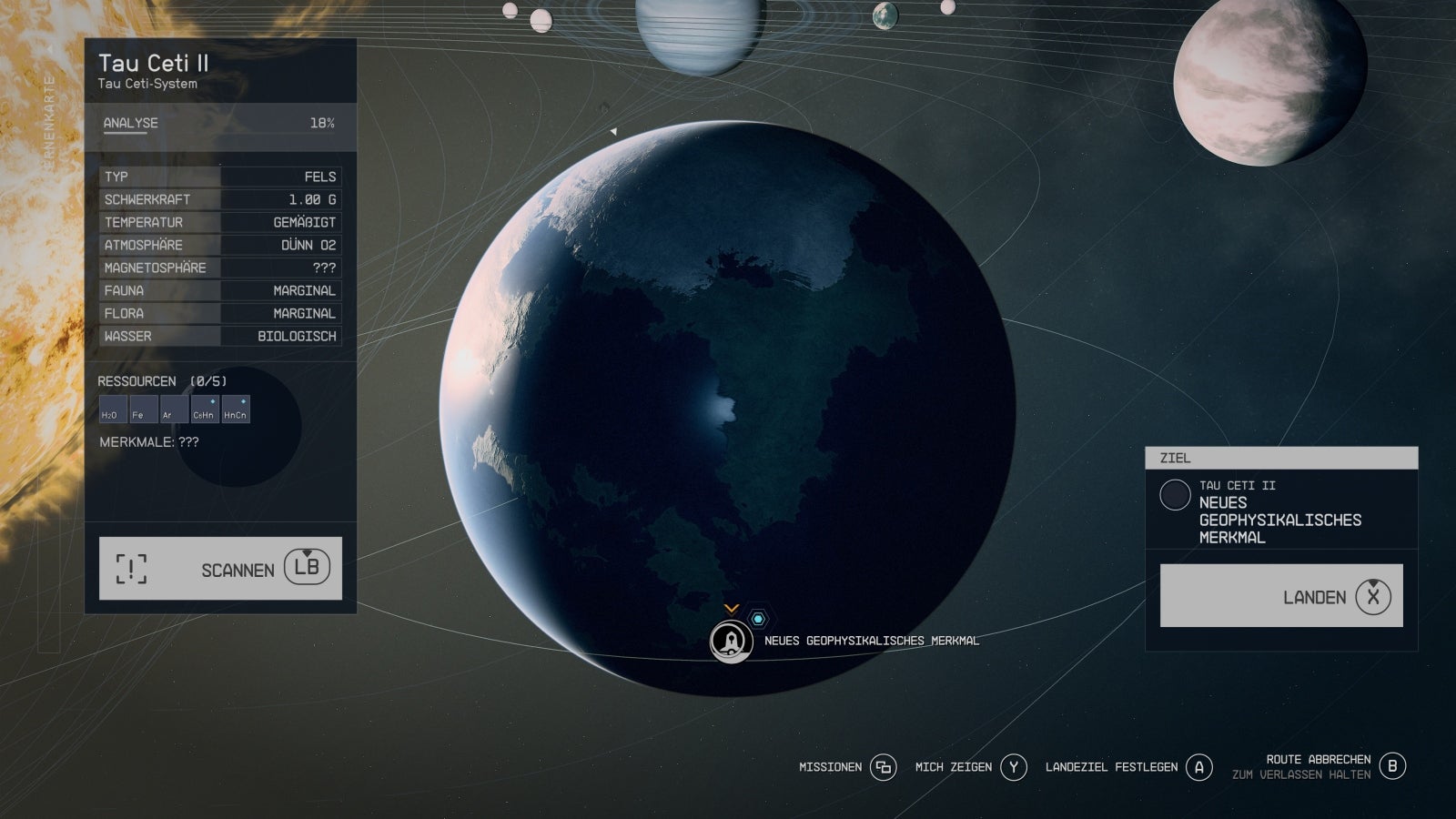Choose the Landen button

click(x=1281, y=596)
